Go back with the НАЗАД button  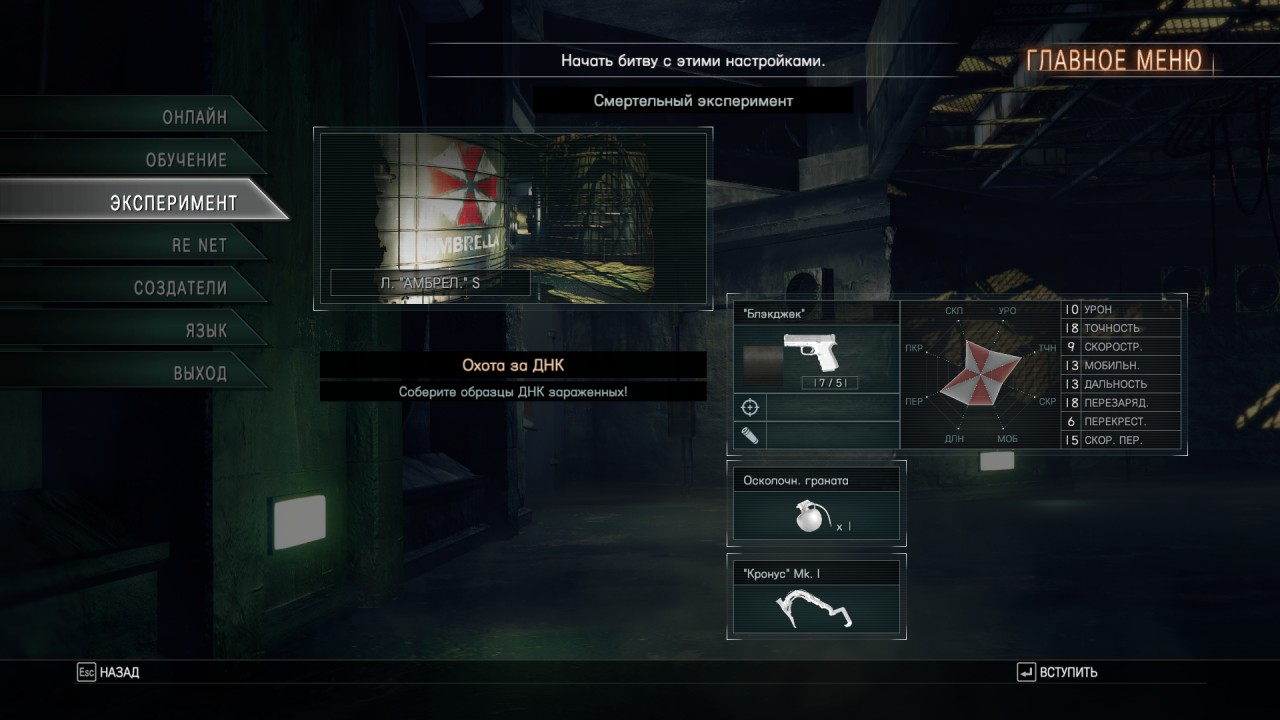(108, 673)
